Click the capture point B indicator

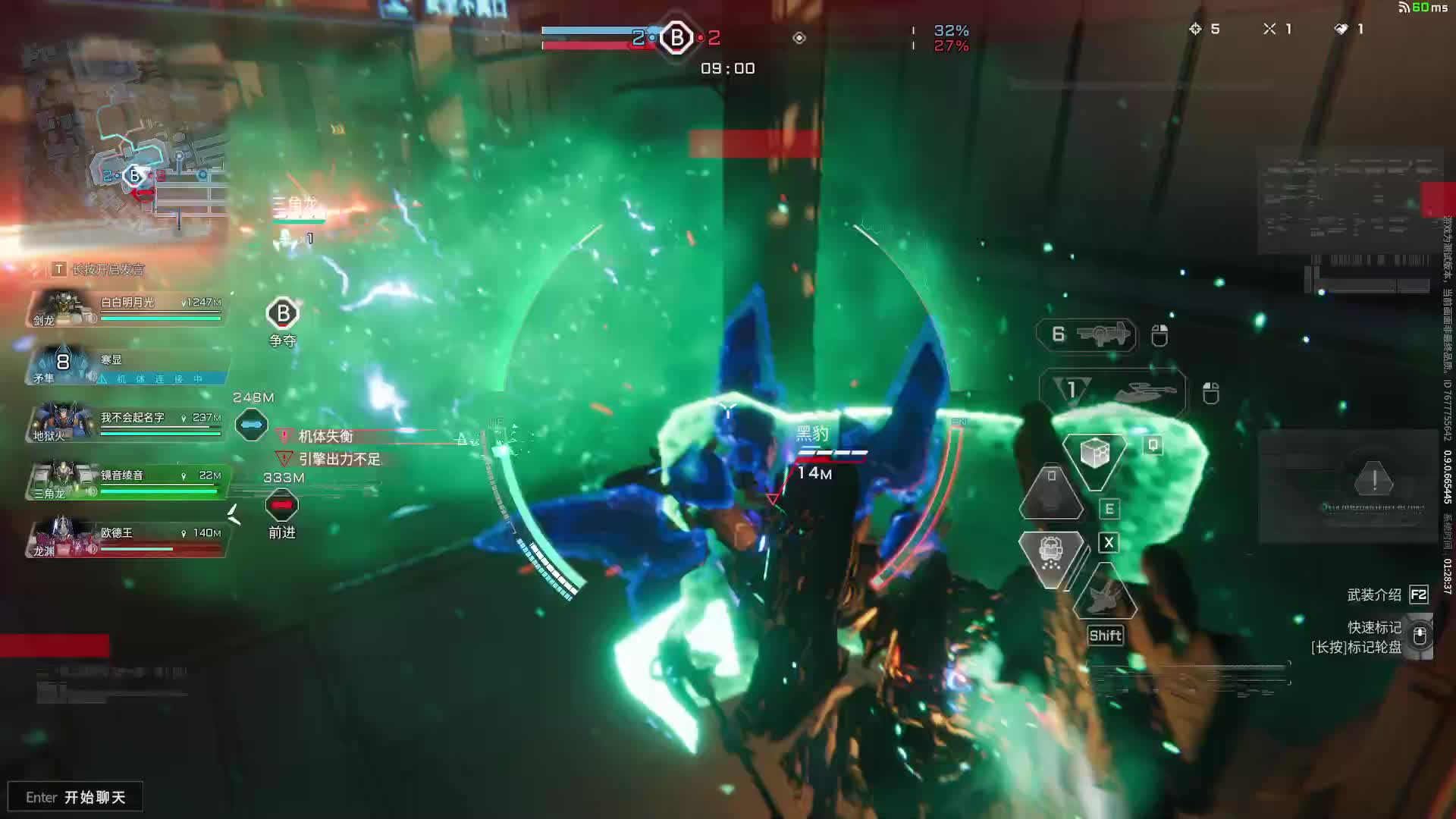click(676, 37)
